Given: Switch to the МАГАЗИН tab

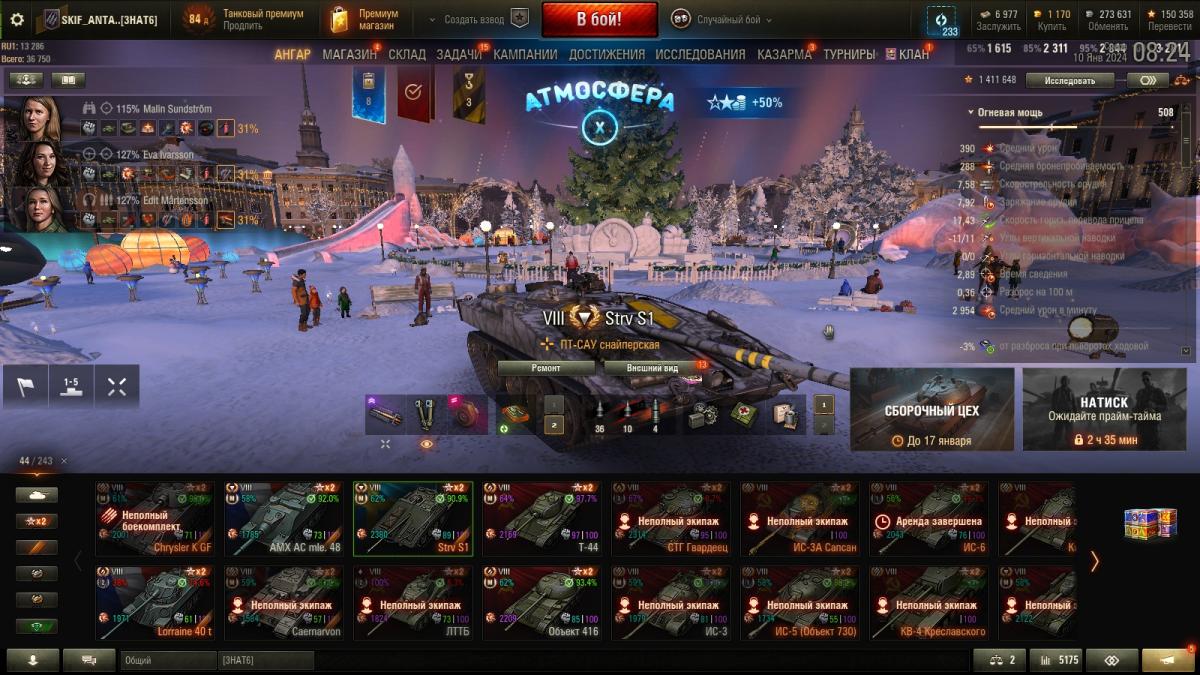Looking at the screenshot, I should click(x=349, y=54).
